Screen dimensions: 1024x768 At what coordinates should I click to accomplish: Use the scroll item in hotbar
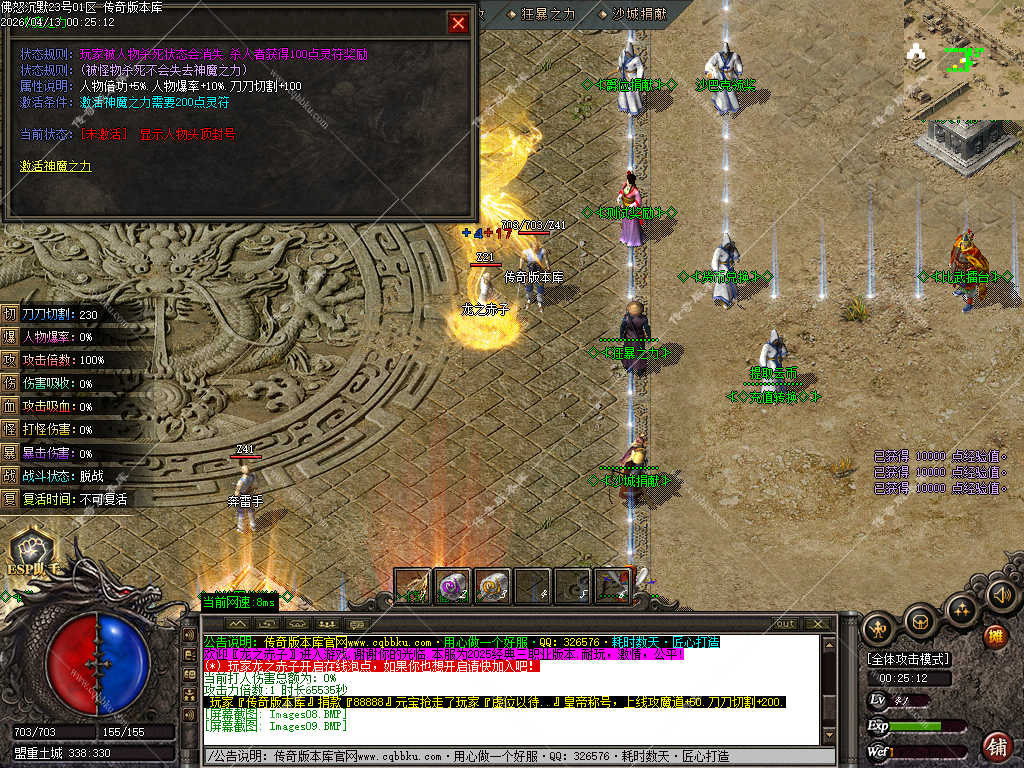click(x=492, y=586)
